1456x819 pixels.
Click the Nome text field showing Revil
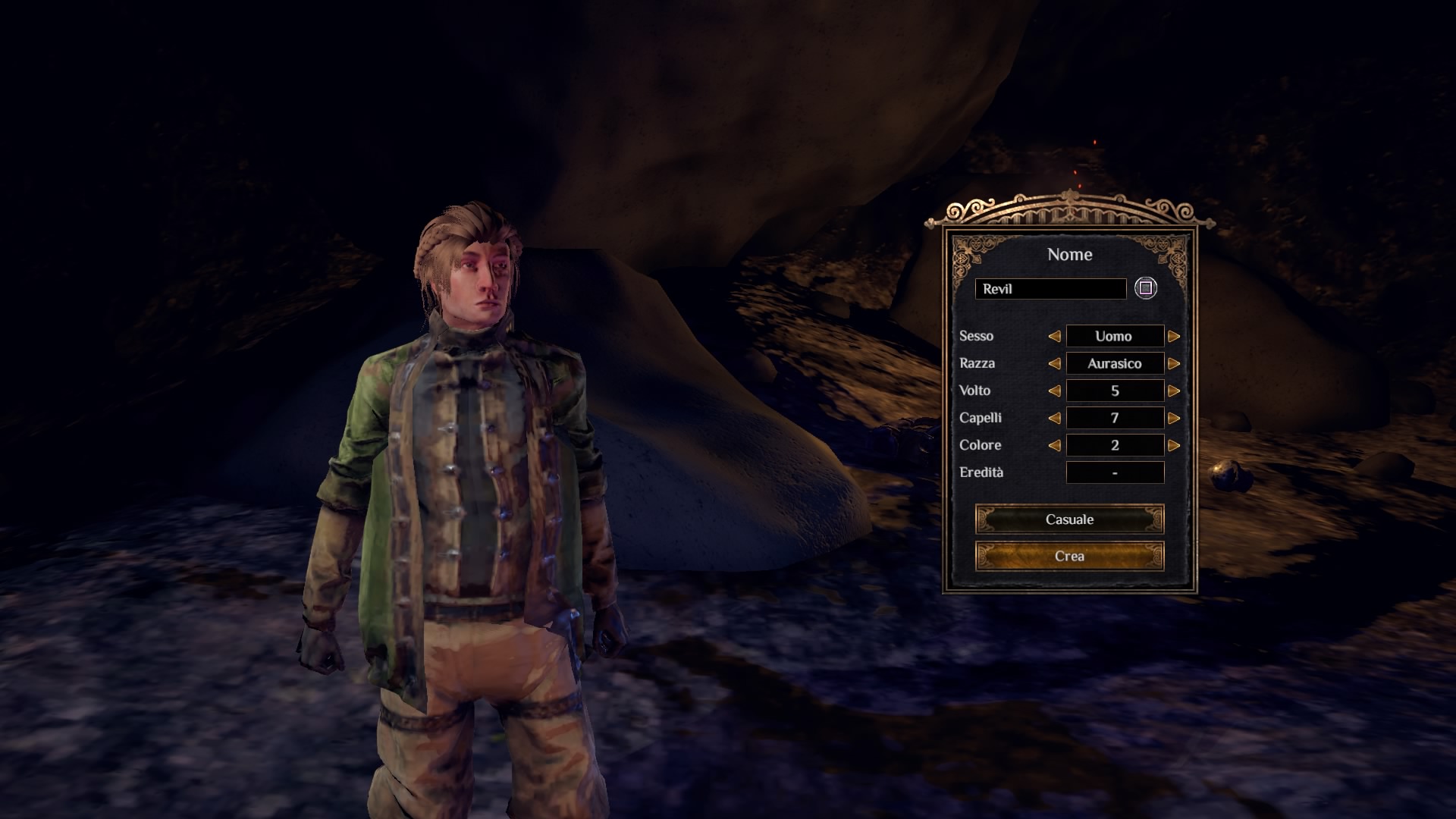[1050, 289]
